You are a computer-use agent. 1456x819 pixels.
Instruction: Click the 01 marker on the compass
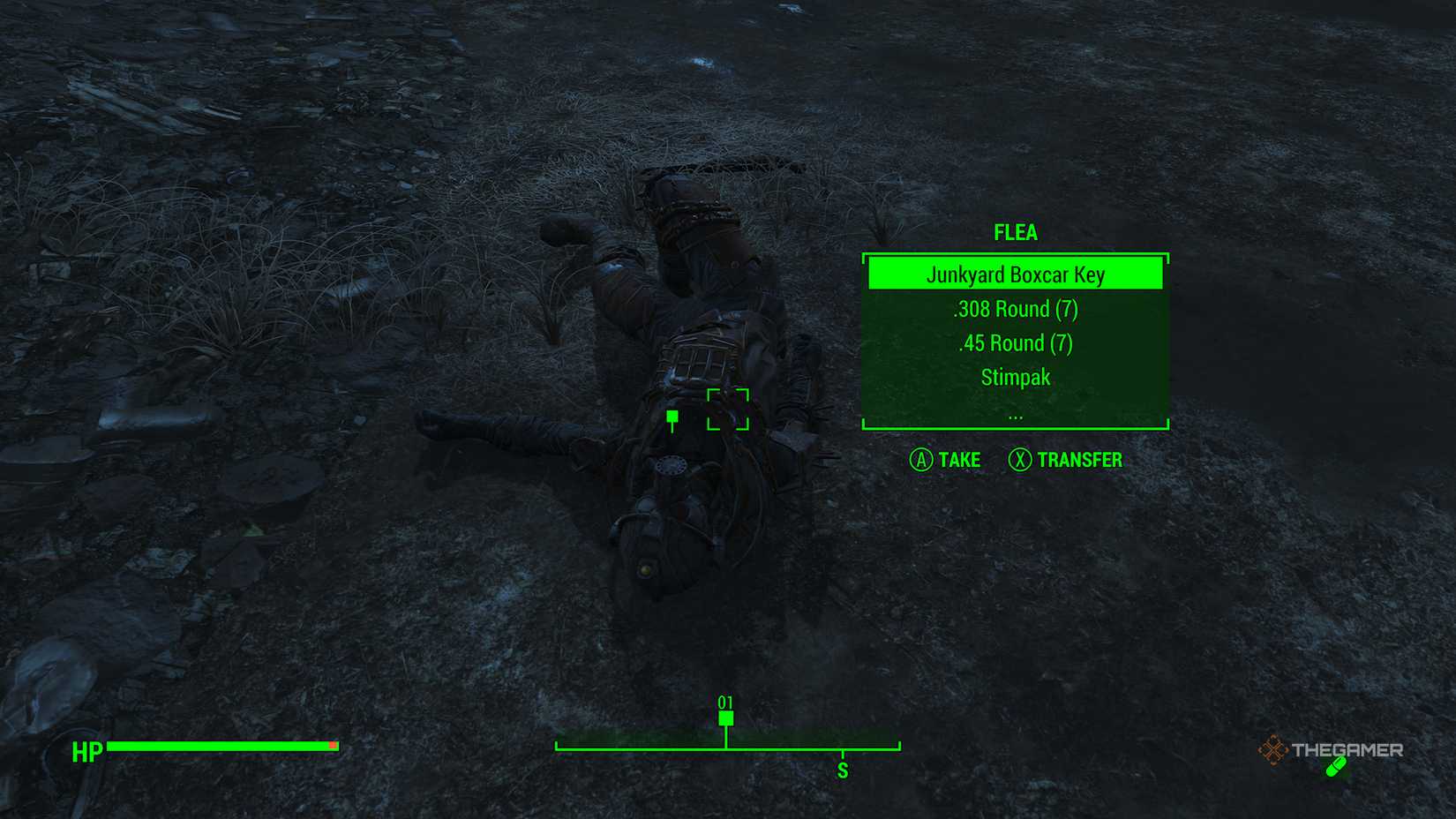point(726,711)
